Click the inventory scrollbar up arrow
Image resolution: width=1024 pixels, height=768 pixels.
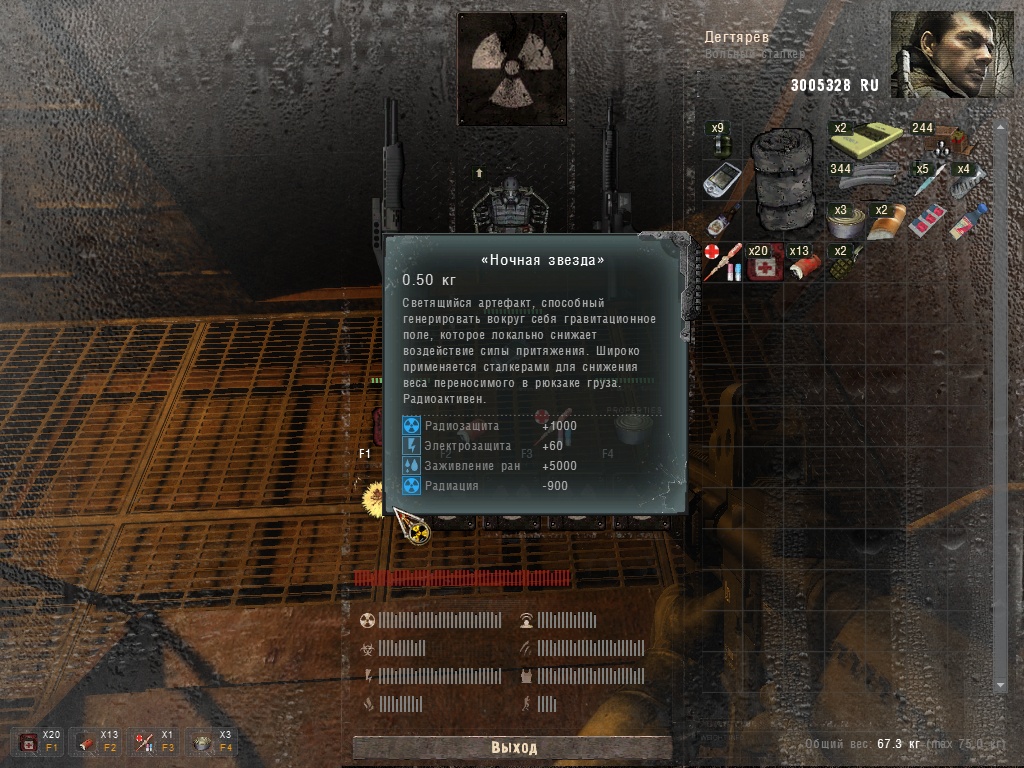click(998, 128)
